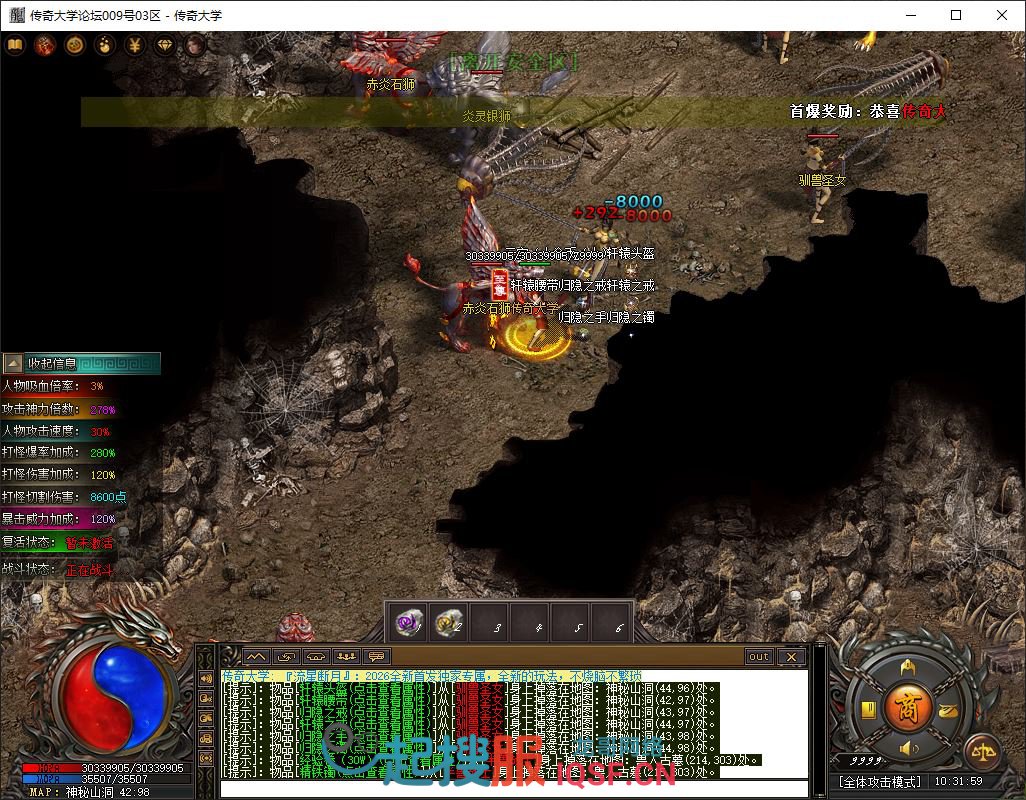This screenshot has height=800, width=1026.
Task: Click the gold ingot icon on wheel
Action: click(948, 709)
